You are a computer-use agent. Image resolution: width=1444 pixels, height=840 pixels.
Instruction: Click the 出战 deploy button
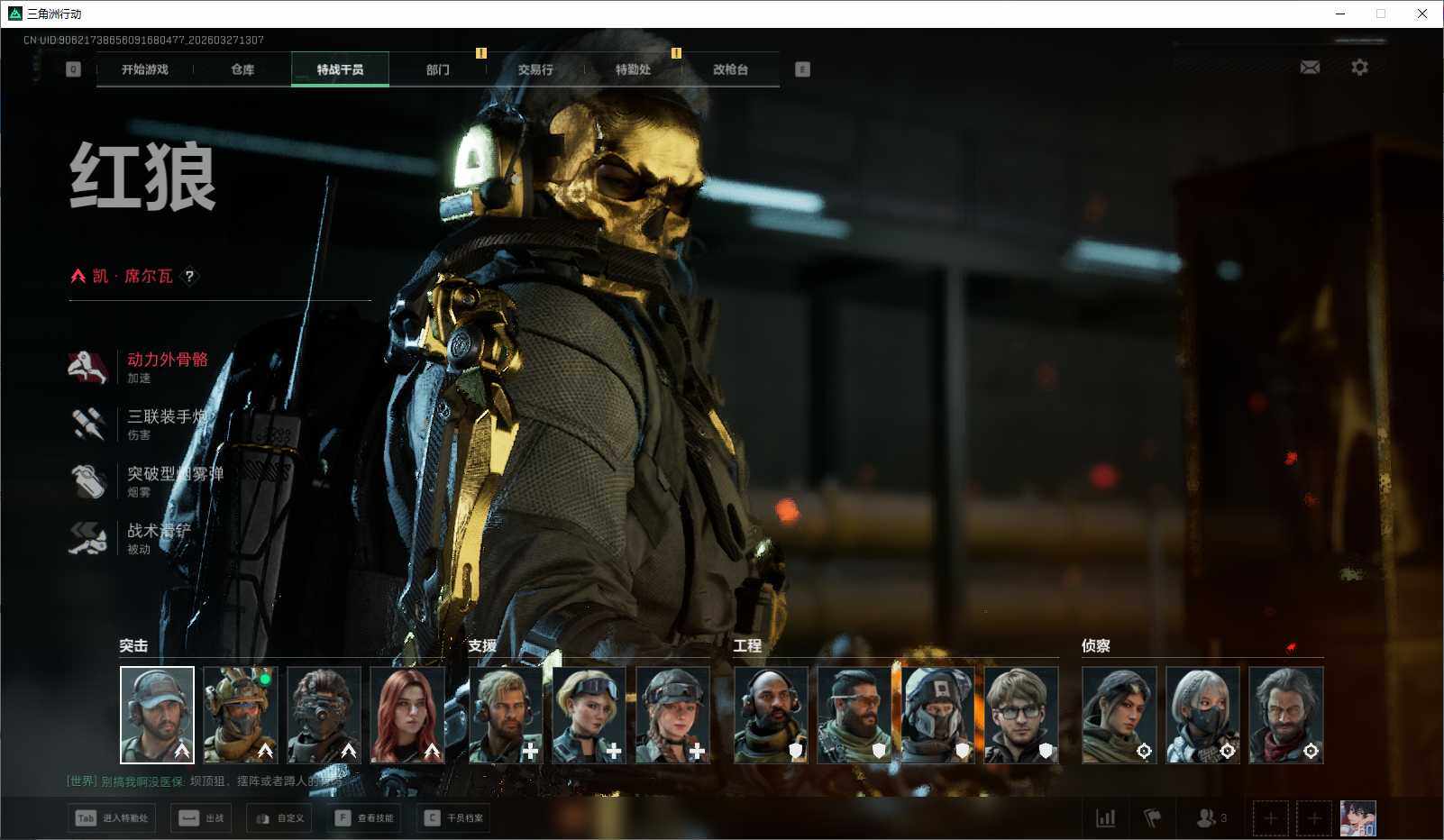coord(203,818)
